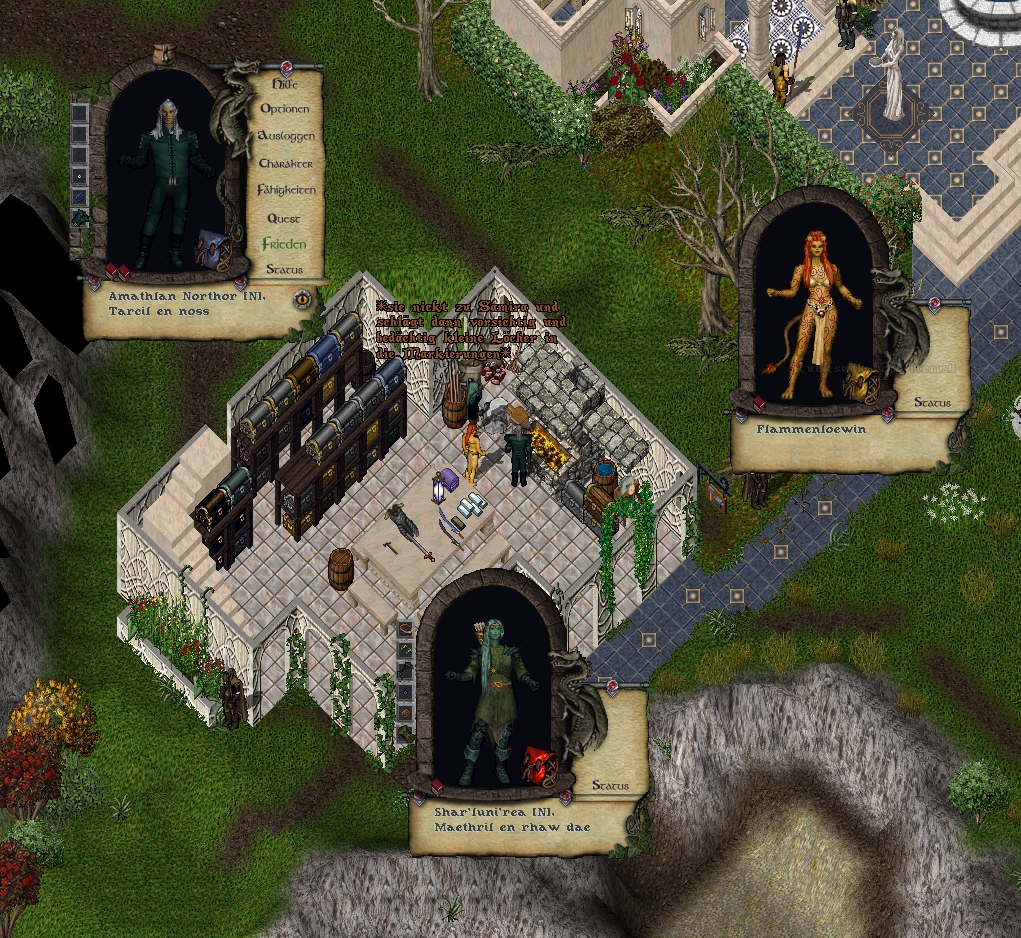Show Status for Flammenloewin
This screenshot has width=1021, height=938.
pyautogui.click(x=933, y=403)
